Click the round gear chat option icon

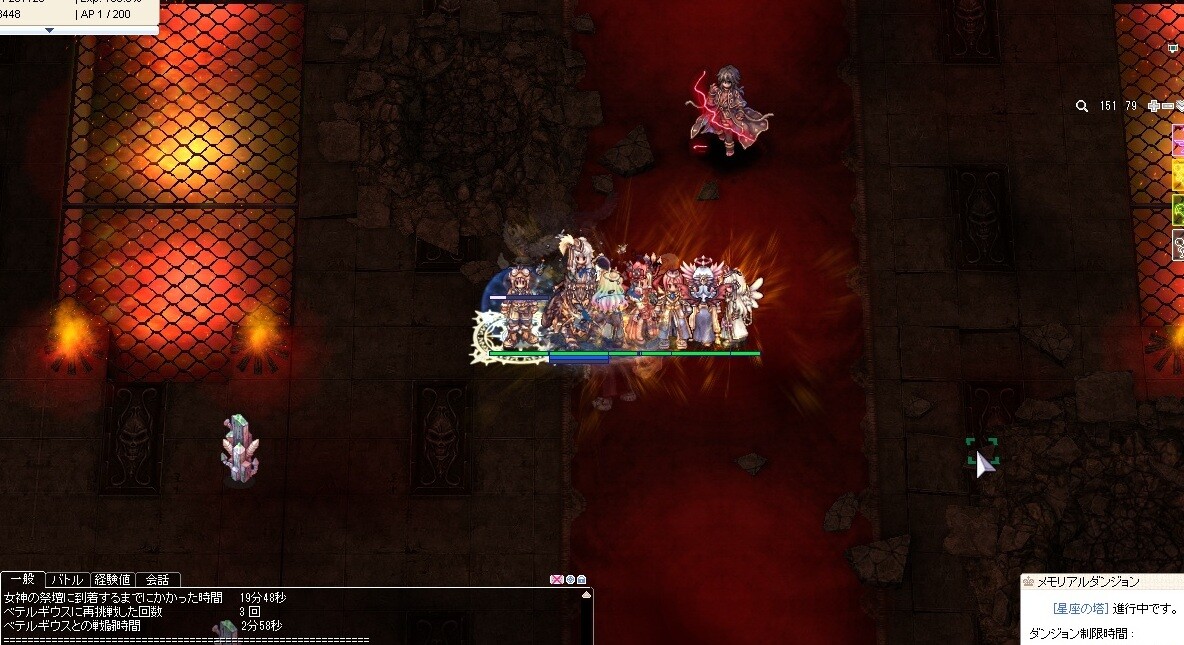[x=570, y=579]
